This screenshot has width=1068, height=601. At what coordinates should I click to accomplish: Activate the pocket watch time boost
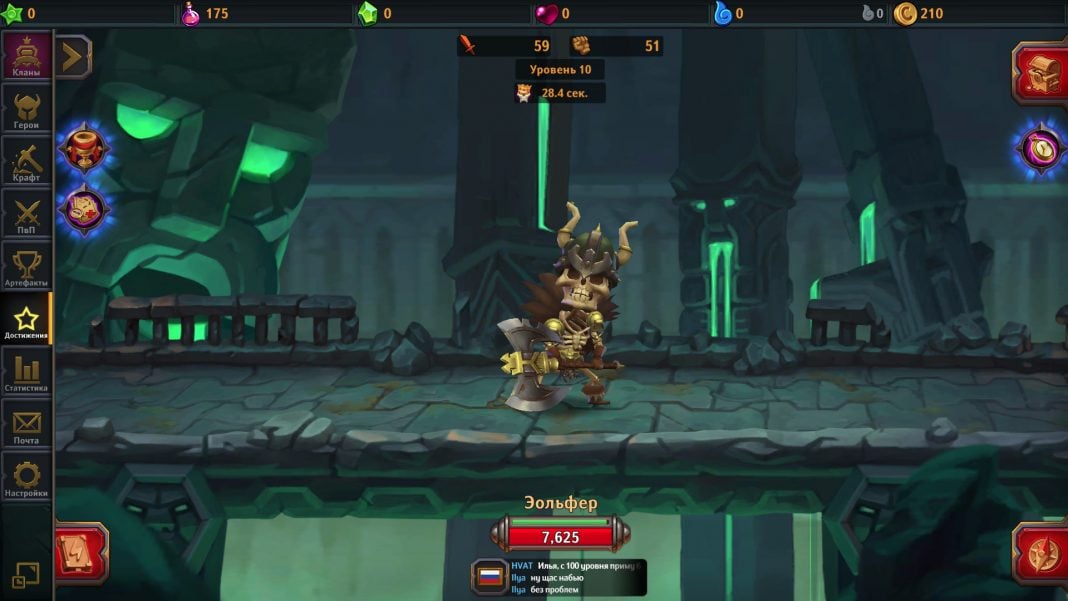(1040, 149)
